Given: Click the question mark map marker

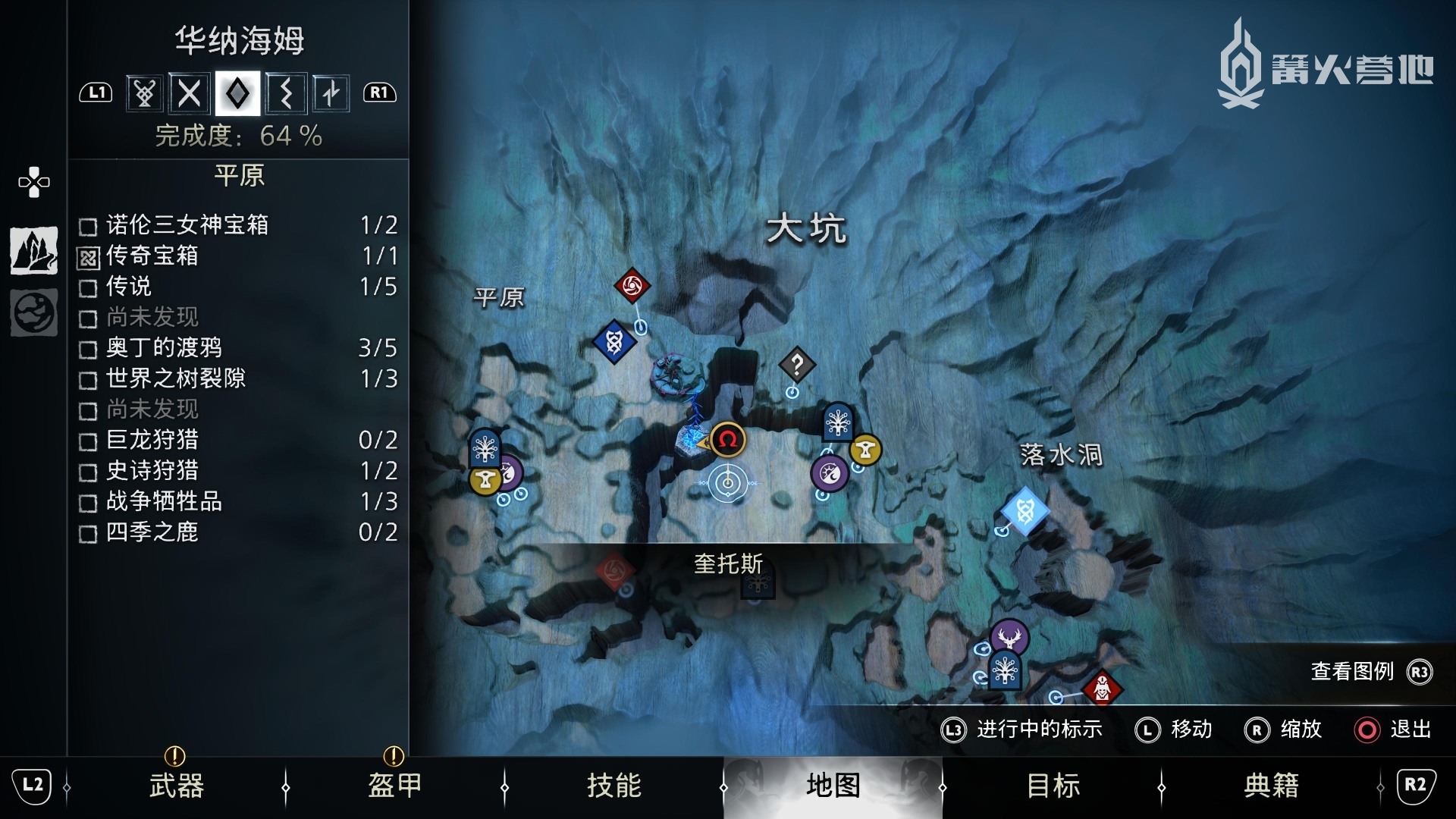Looking at the screenshot, I should tap(796, 366).
